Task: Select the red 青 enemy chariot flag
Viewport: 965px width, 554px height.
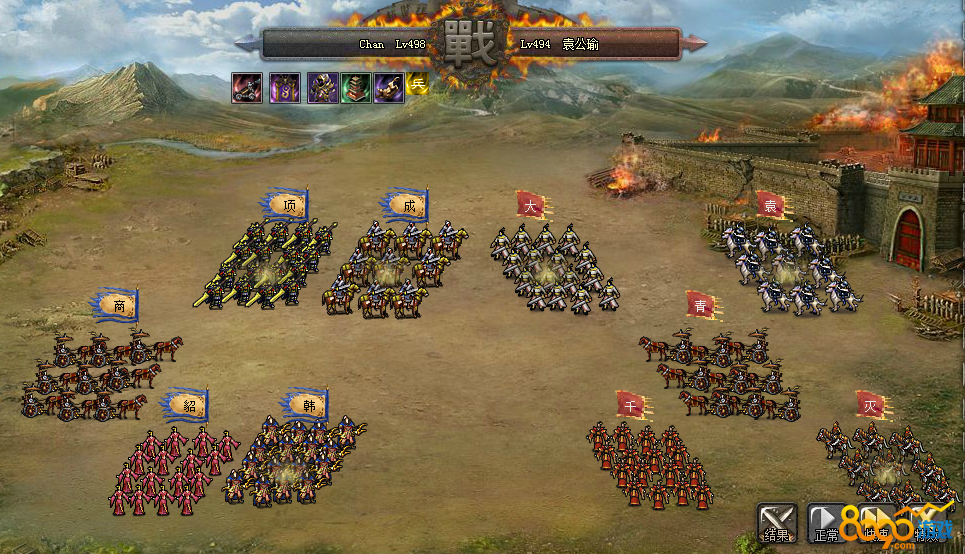Action: [x=700, y=305]
